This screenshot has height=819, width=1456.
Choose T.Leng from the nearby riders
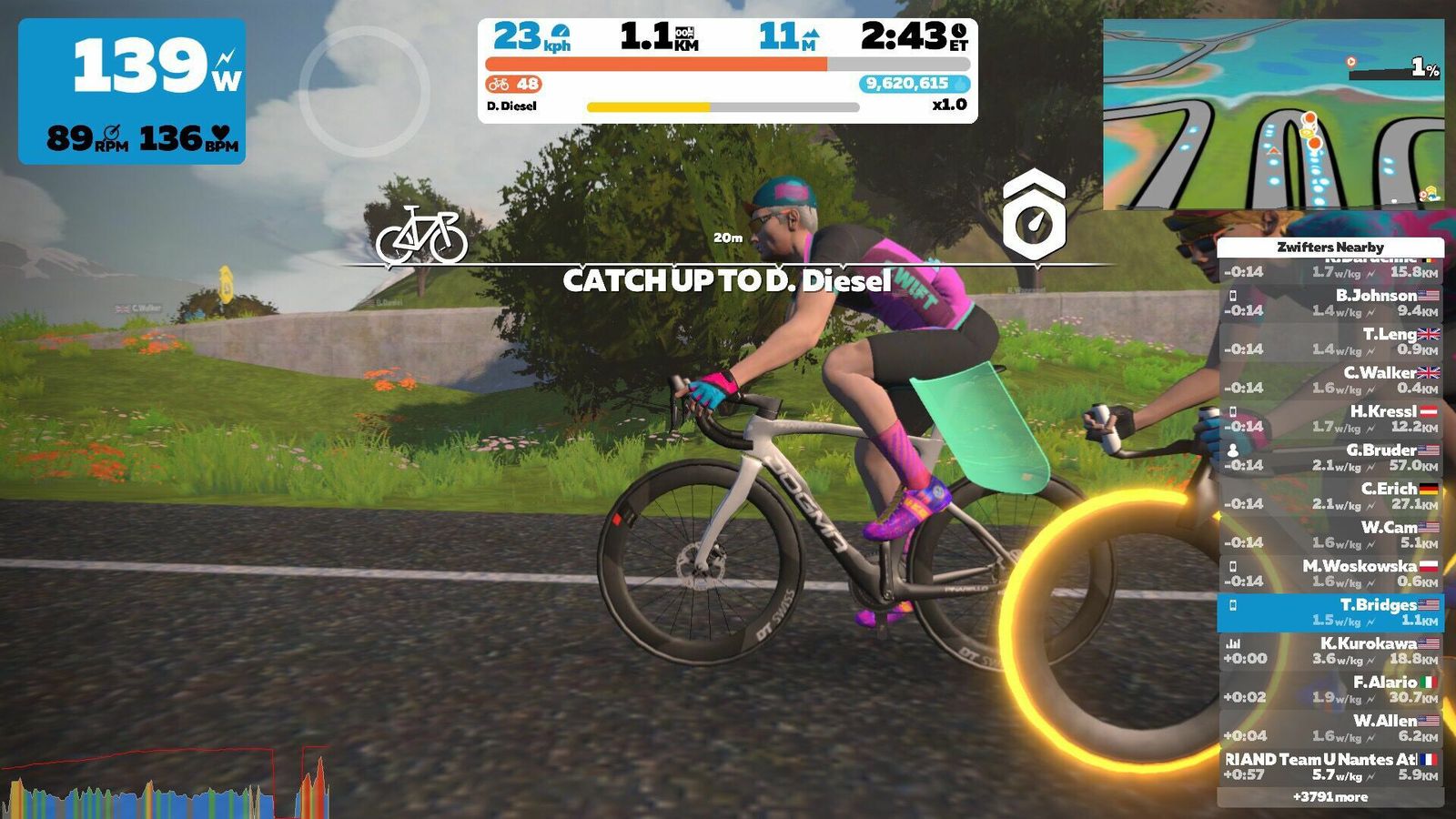1330,341
